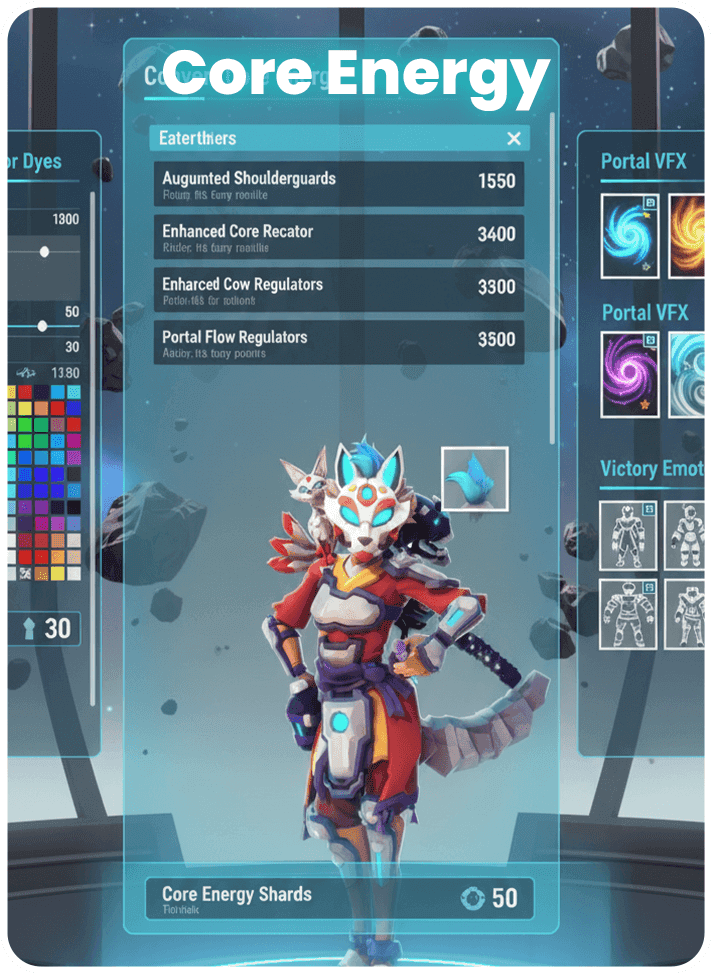The image size is (712, 974).
Task: Pick the Enharced Cow Regulators item
Action: click(339, 290)
